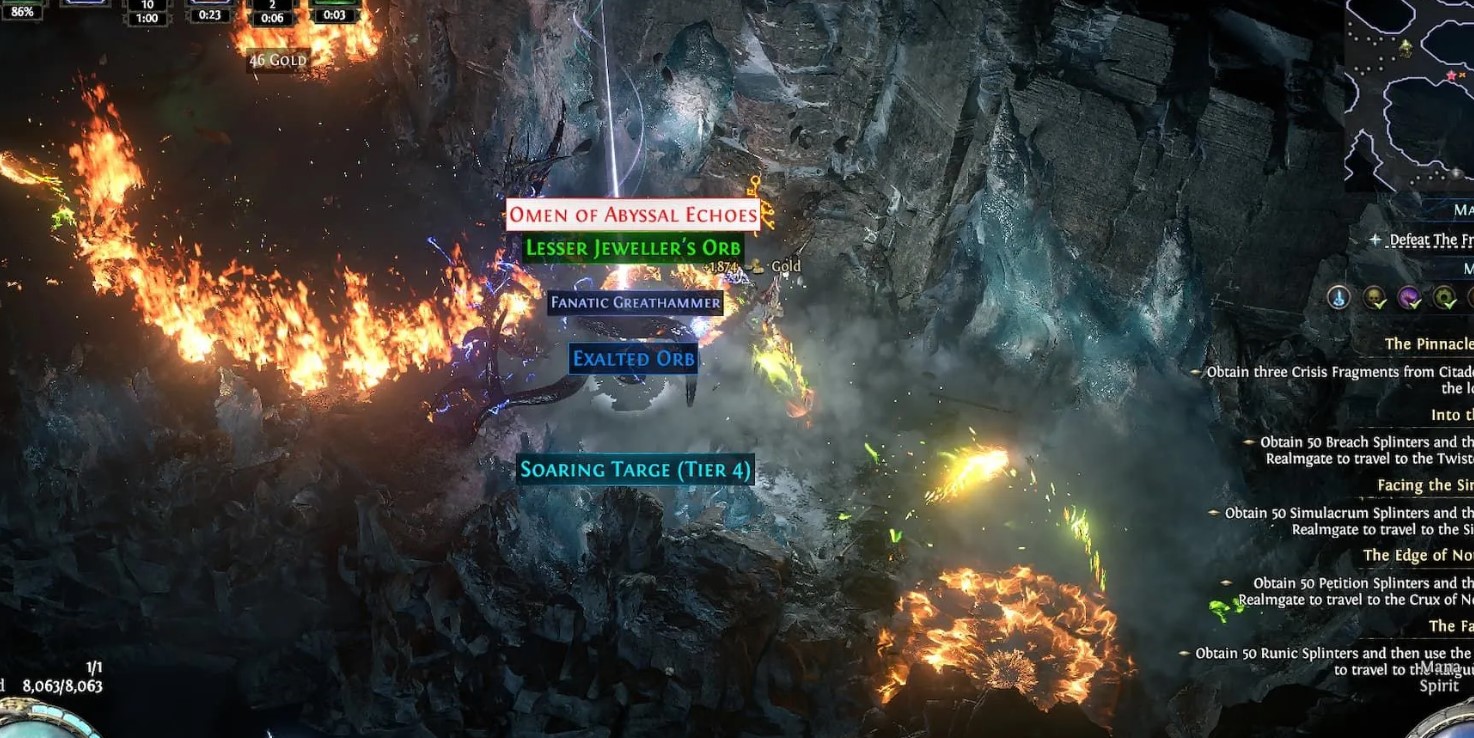This screenshot has width=1474, height=738.
Task: Click the green buff with 0:03 remaining
Action: [335, 10]
